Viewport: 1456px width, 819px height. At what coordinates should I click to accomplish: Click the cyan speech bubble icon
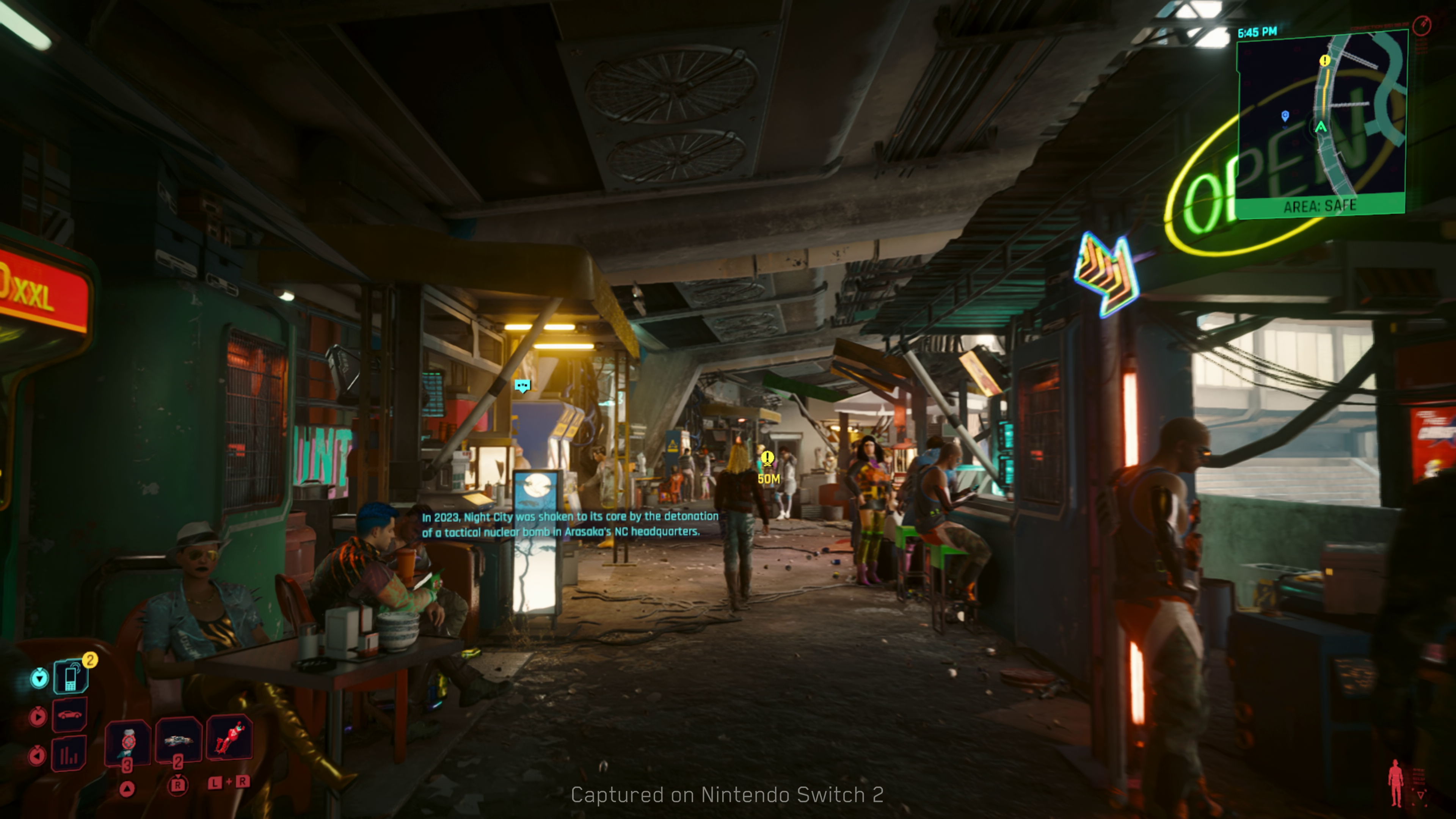point(523,386)
